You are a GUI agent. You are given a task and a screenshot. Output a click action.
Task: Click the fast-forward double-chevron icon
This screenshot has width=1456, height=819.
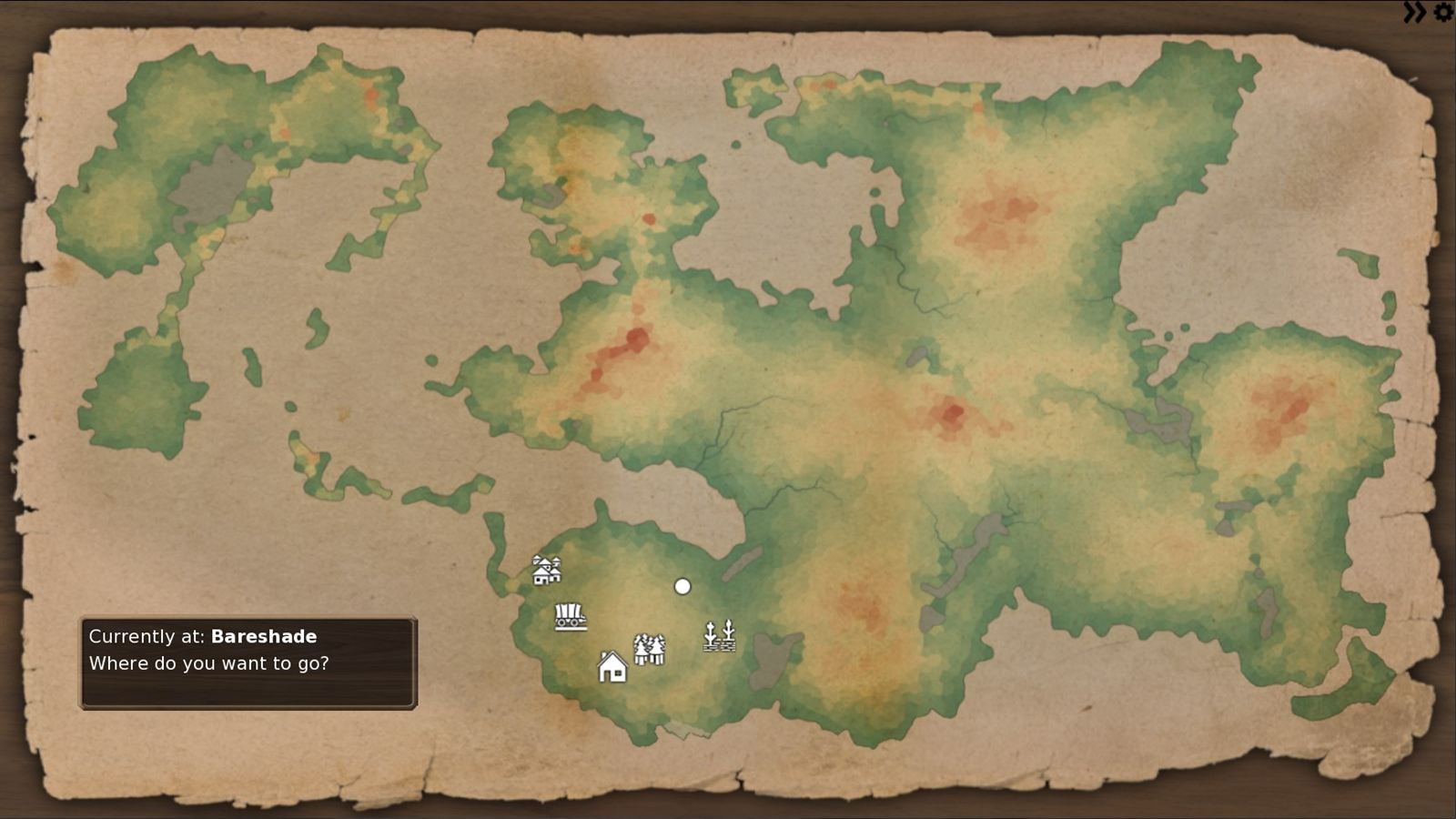(x=1414, y=12)
